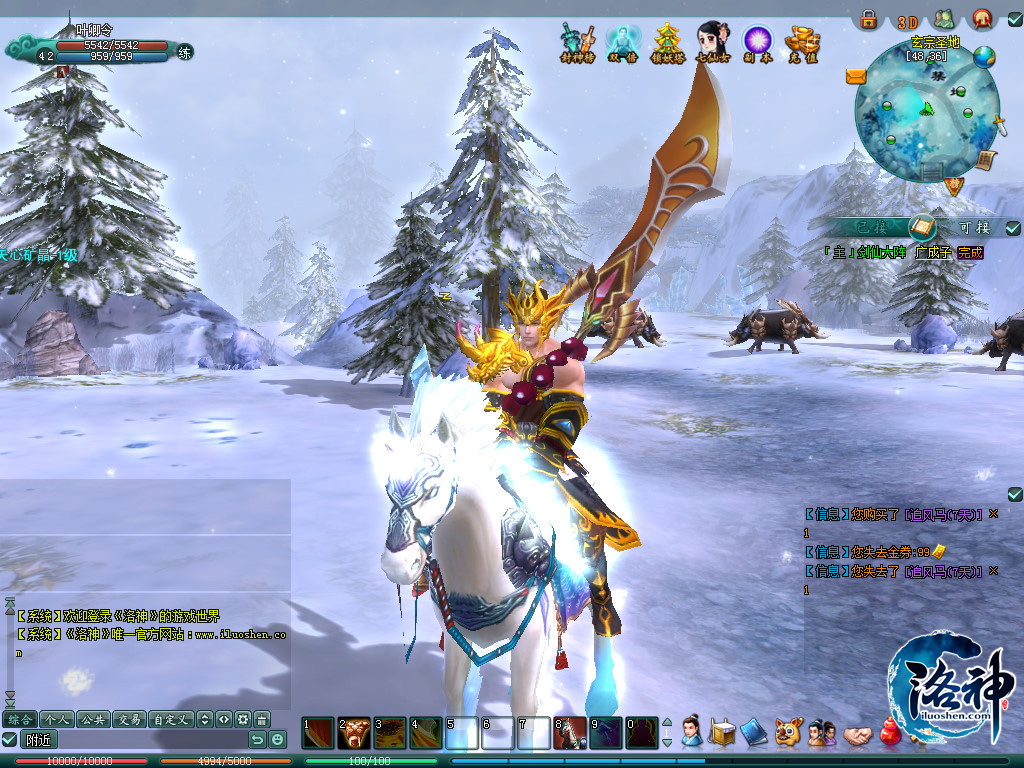Viewport: 1024px width, 768px height.
Task: Switch to the 交易 trade chat tab
Action: point(127,719)
